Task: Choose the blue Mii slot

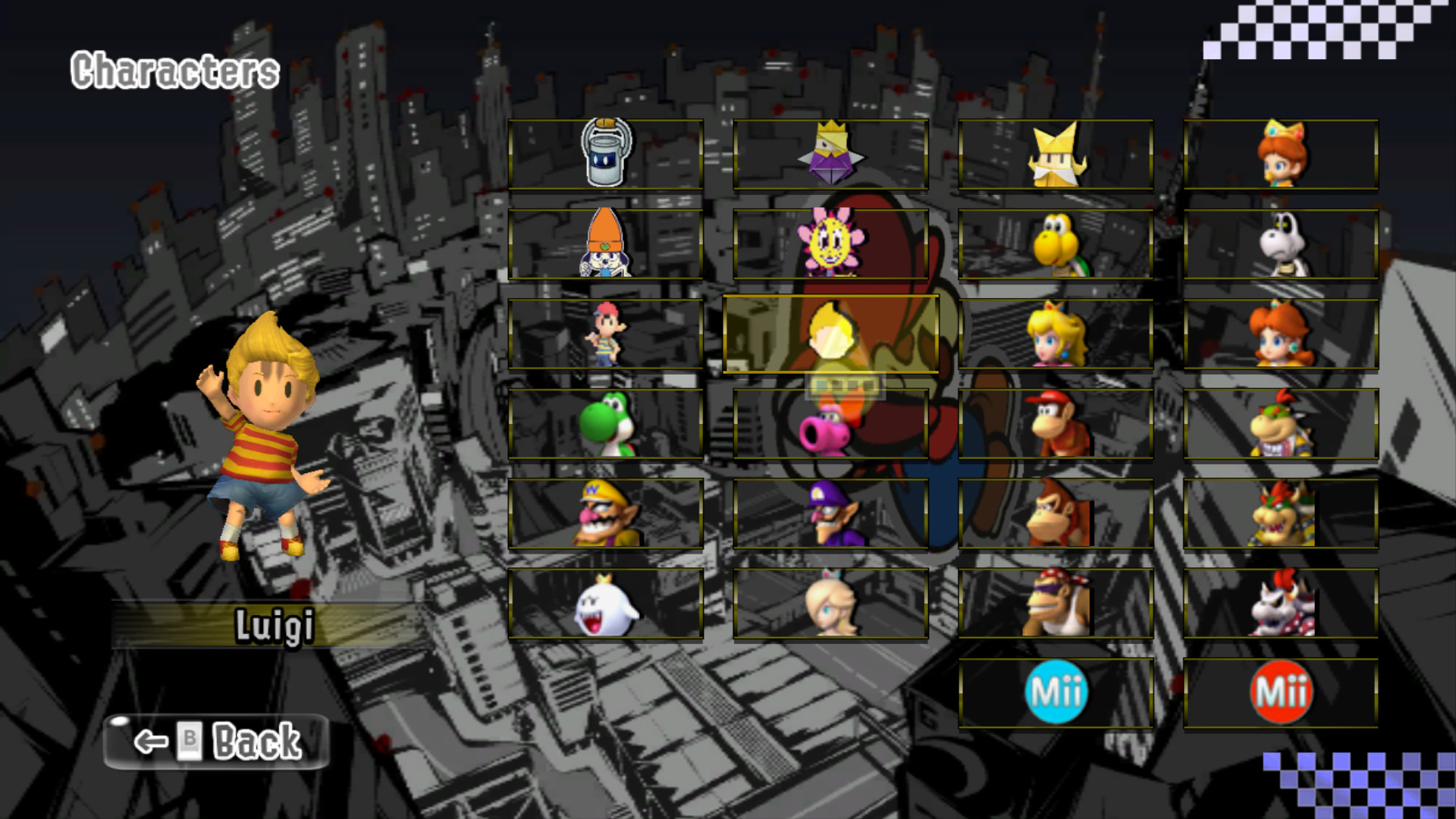Action: (x=1057, y=692)
